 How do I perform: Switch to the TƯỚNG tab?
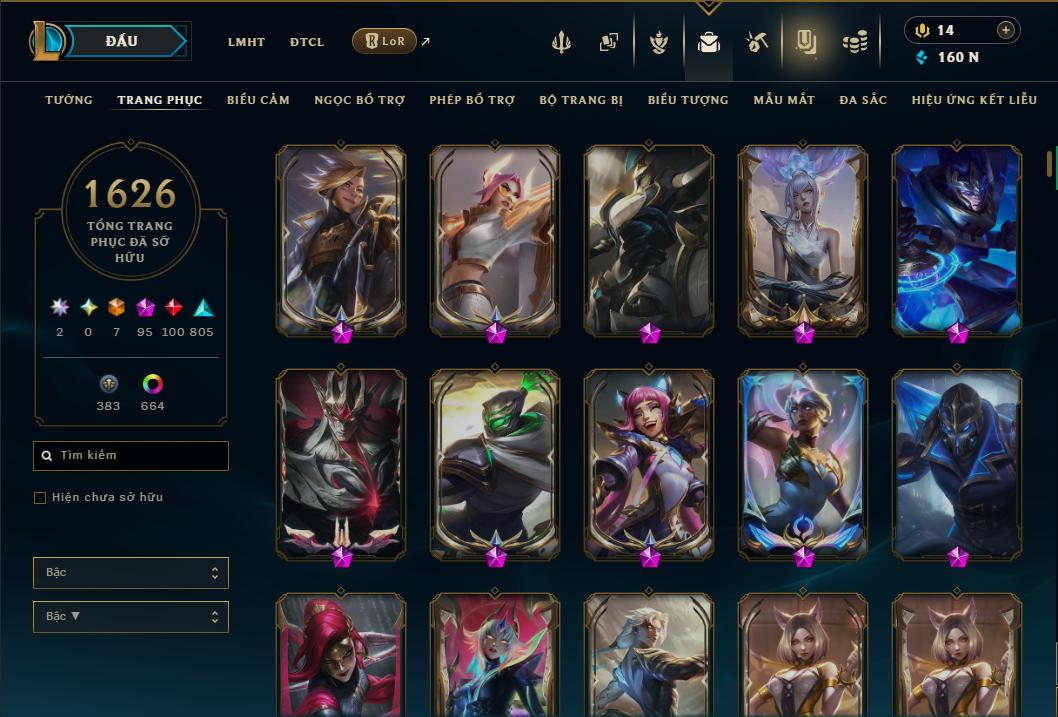click(69, 100)
